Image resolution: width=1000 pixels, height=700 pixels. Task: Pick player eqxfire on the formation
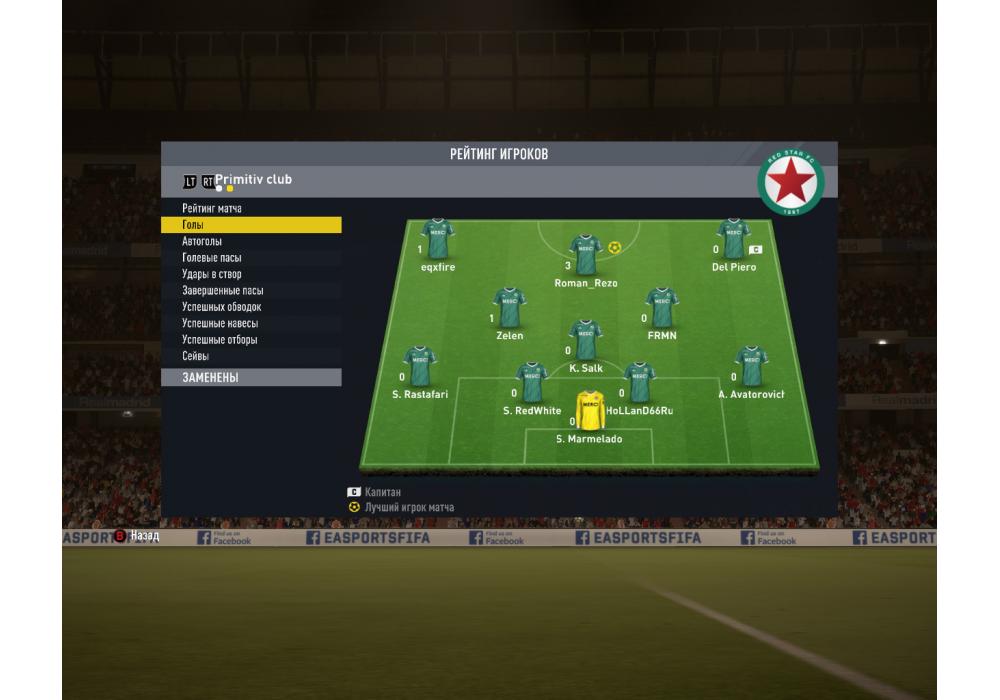(x=437, y=239)
